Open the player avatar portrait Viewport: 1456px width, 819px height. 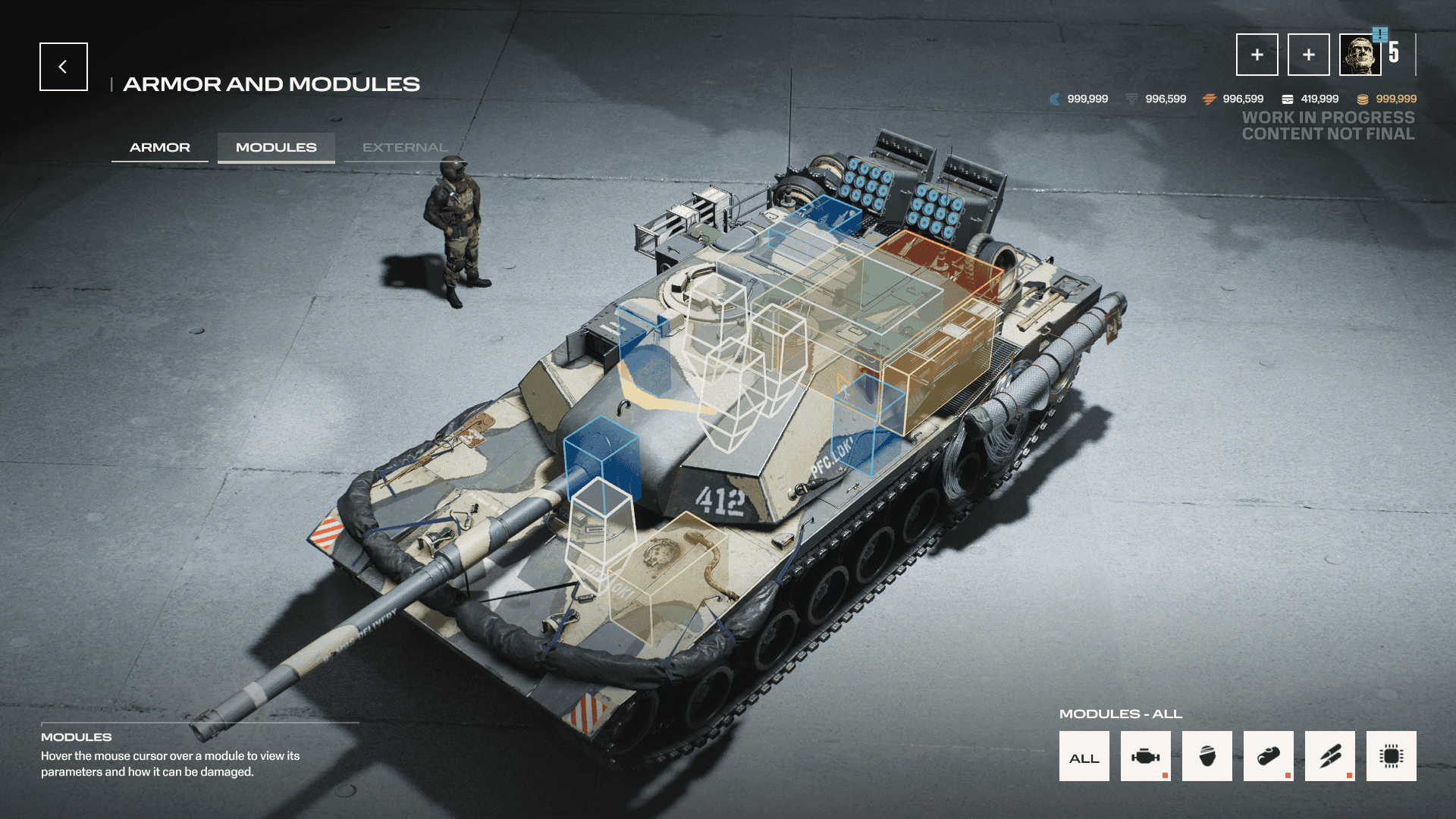tap(1360, 55)
